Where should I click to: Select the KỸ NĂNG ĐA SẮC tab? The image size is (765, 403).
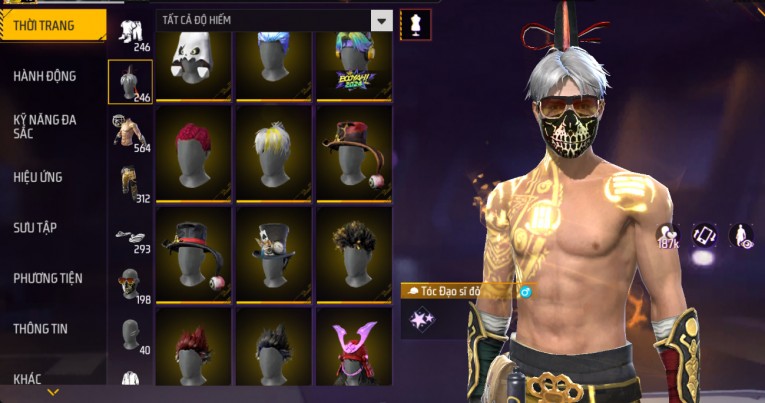click(46, 126)
